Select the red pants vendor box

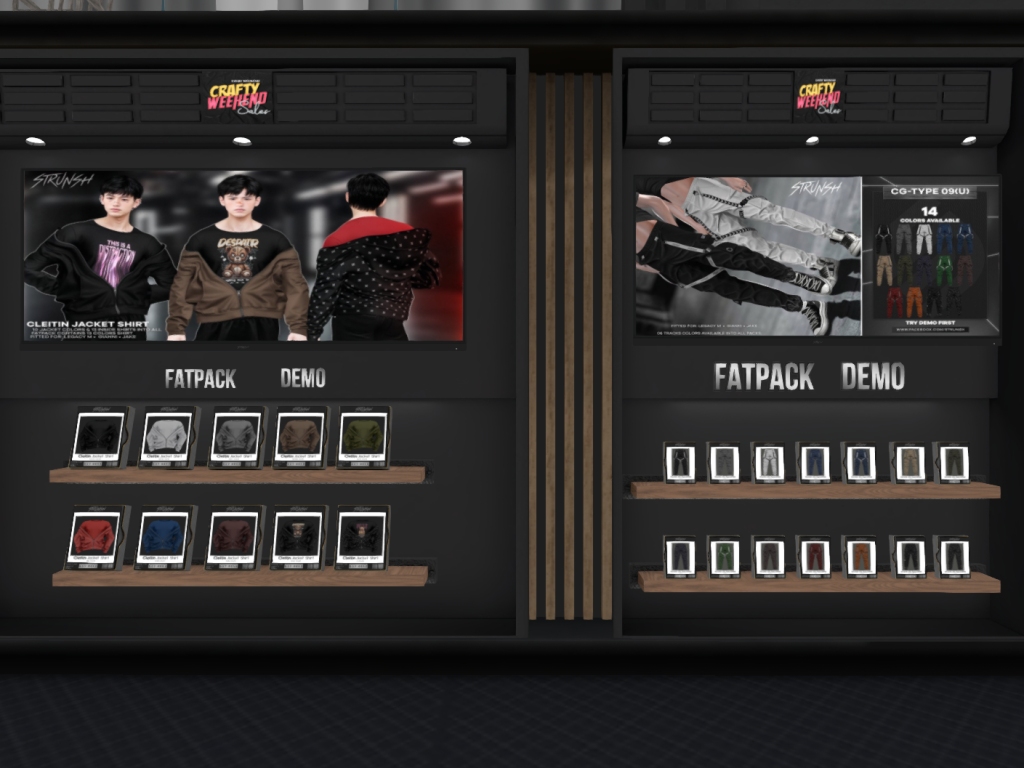tap(814, 557)
